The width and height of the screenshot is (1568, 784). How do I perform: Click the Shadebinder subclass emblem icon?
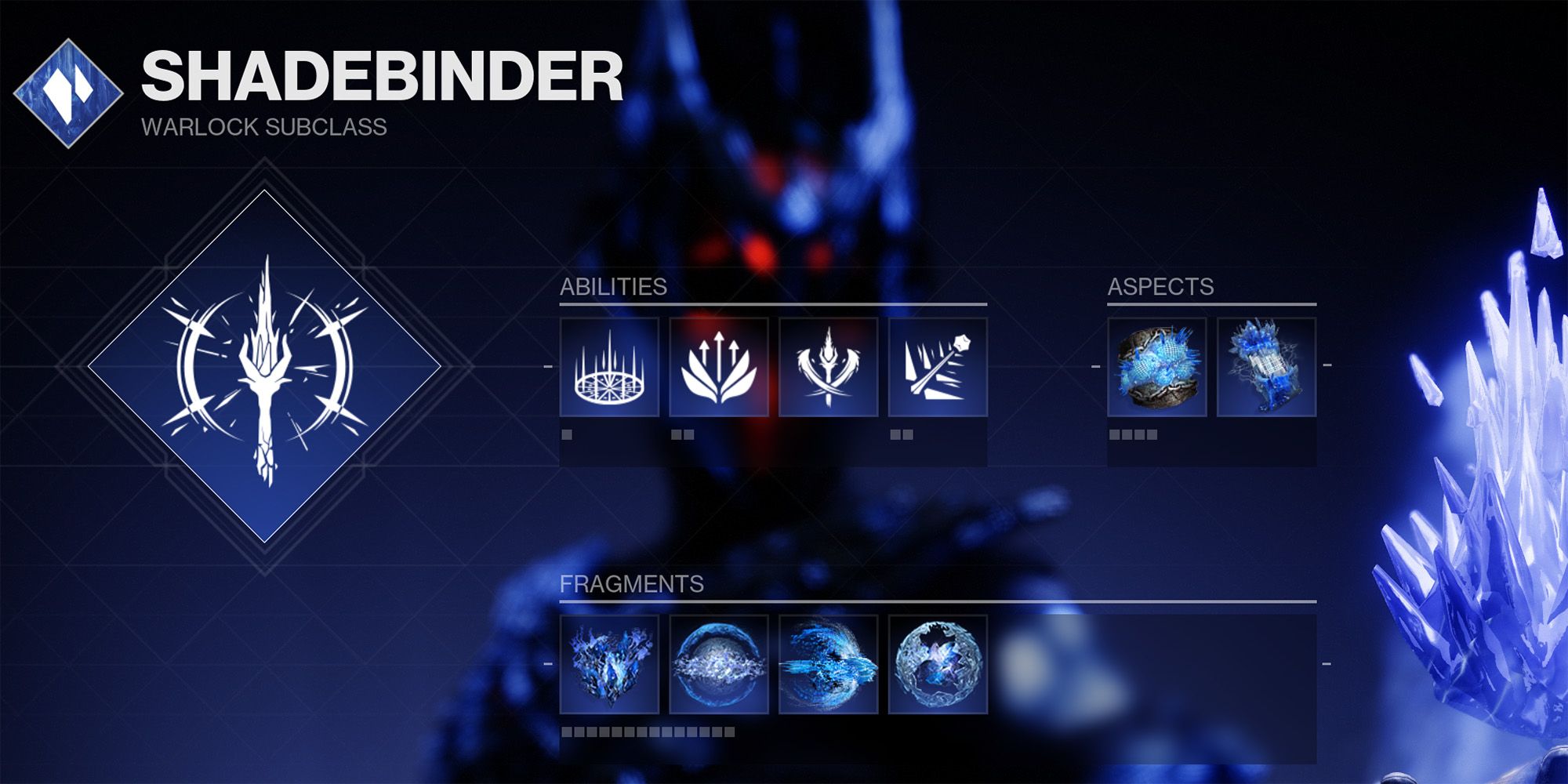(68, 93)
